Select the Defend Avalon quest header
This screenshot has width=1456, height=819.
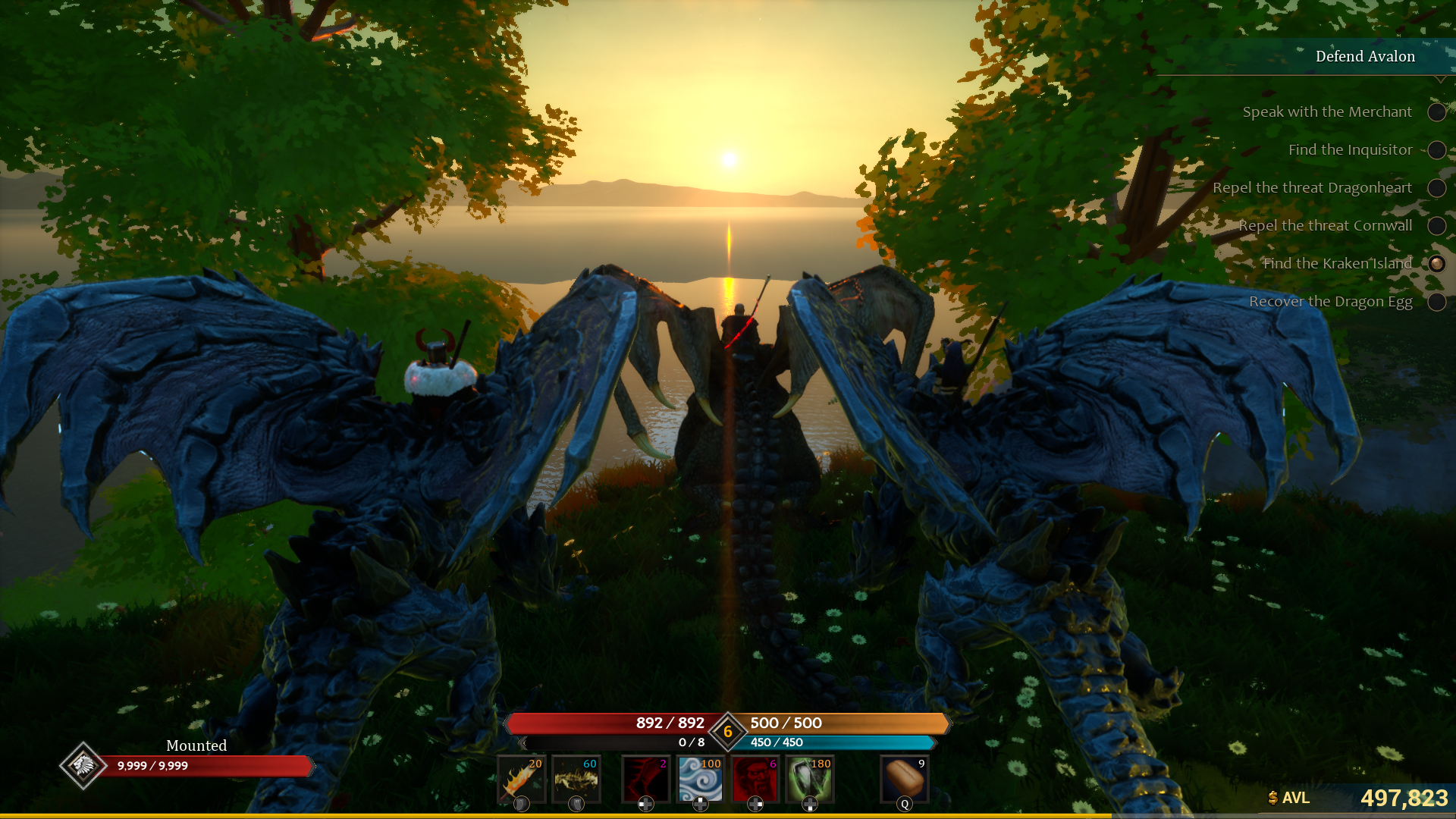click(x=1364, y=56)
